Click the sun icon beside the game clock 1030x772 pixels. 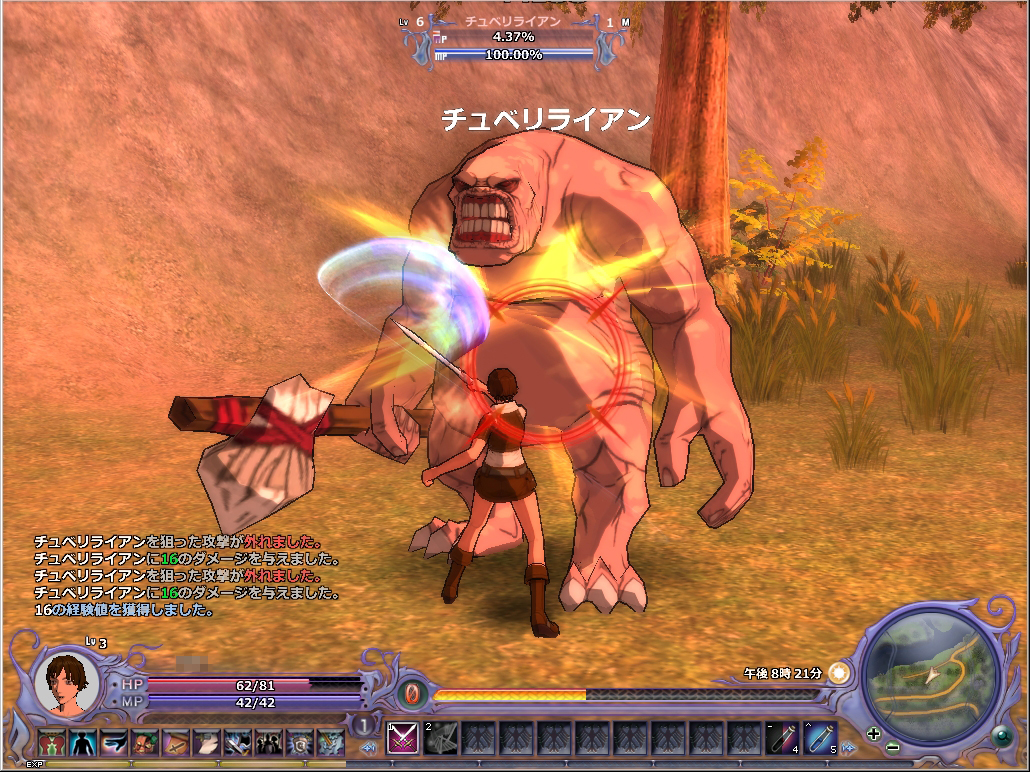pos(839,673)
